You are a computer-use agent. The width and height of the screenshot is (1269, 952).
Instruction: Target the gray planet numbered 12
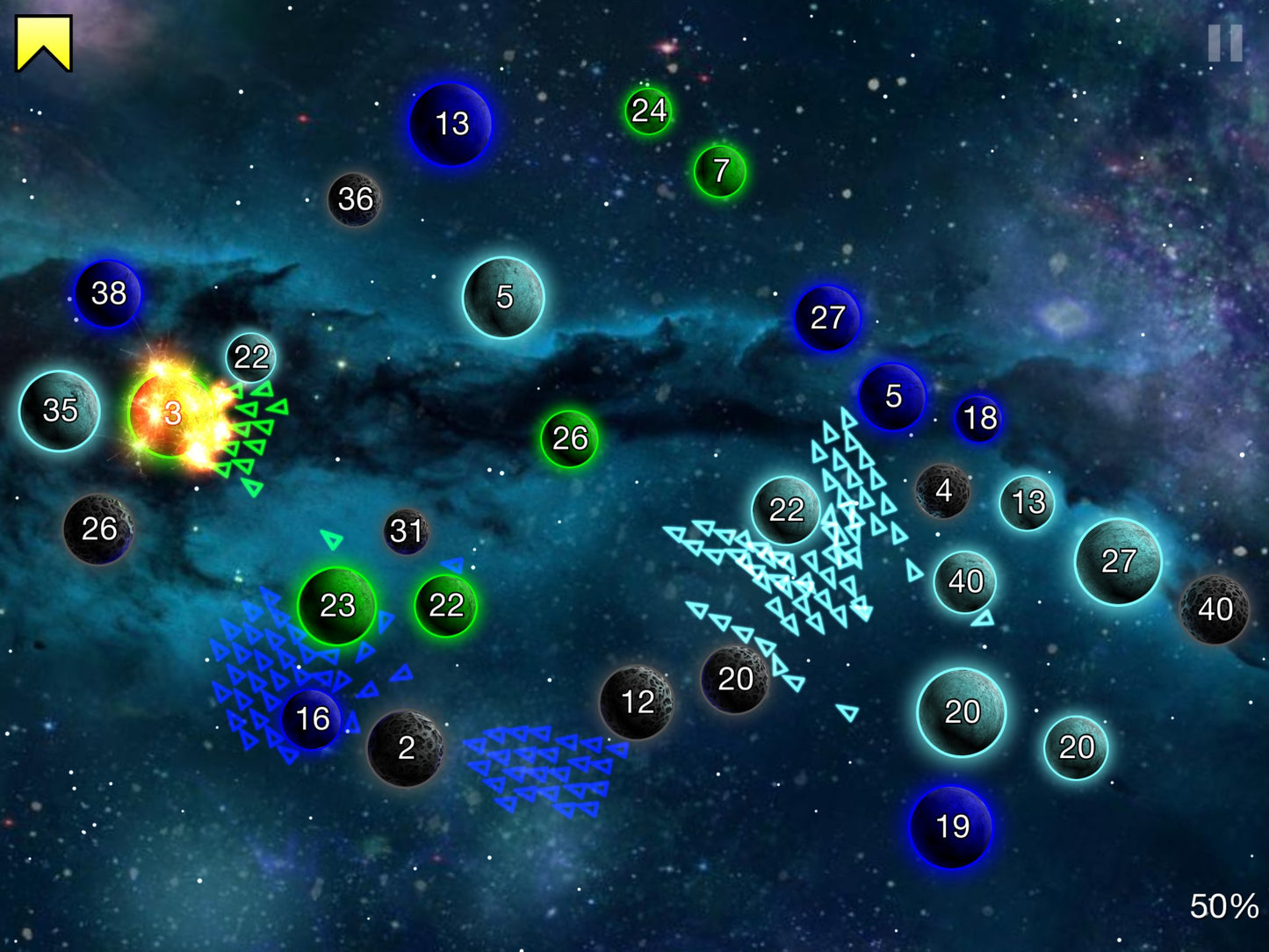tap(637, 702)
